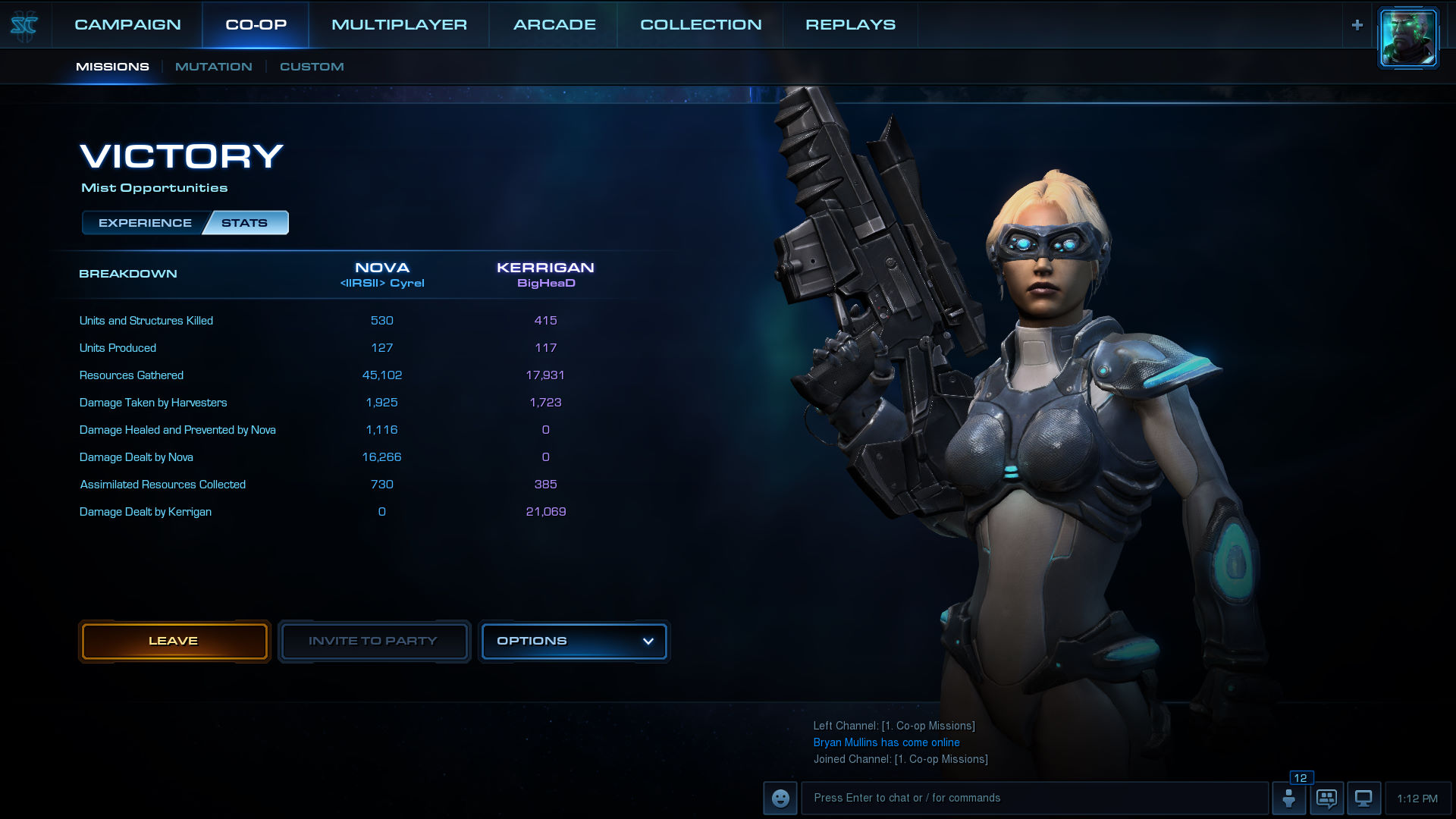
Task: Select the Missions sub-tab
Action: 112,67
